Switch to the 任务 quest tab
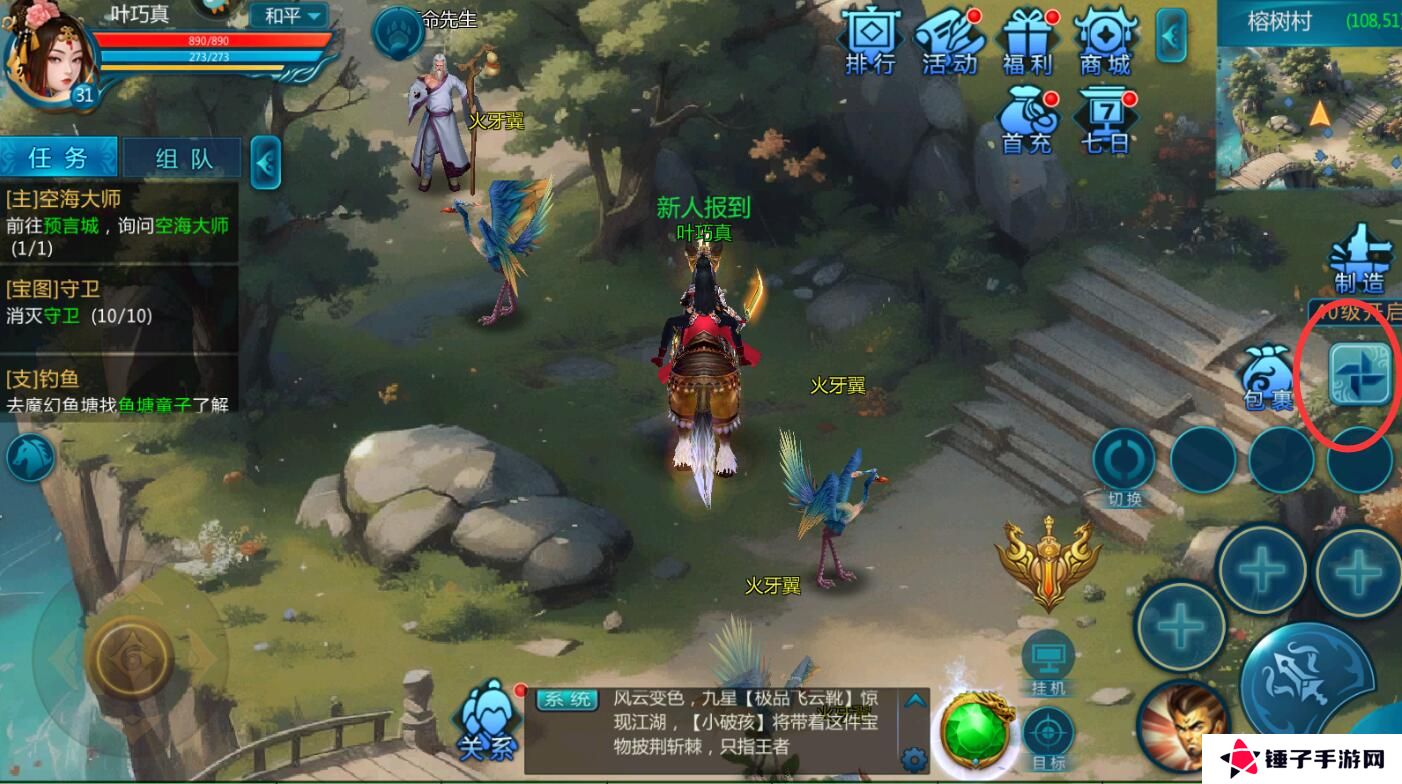 [x=58, y=157]
